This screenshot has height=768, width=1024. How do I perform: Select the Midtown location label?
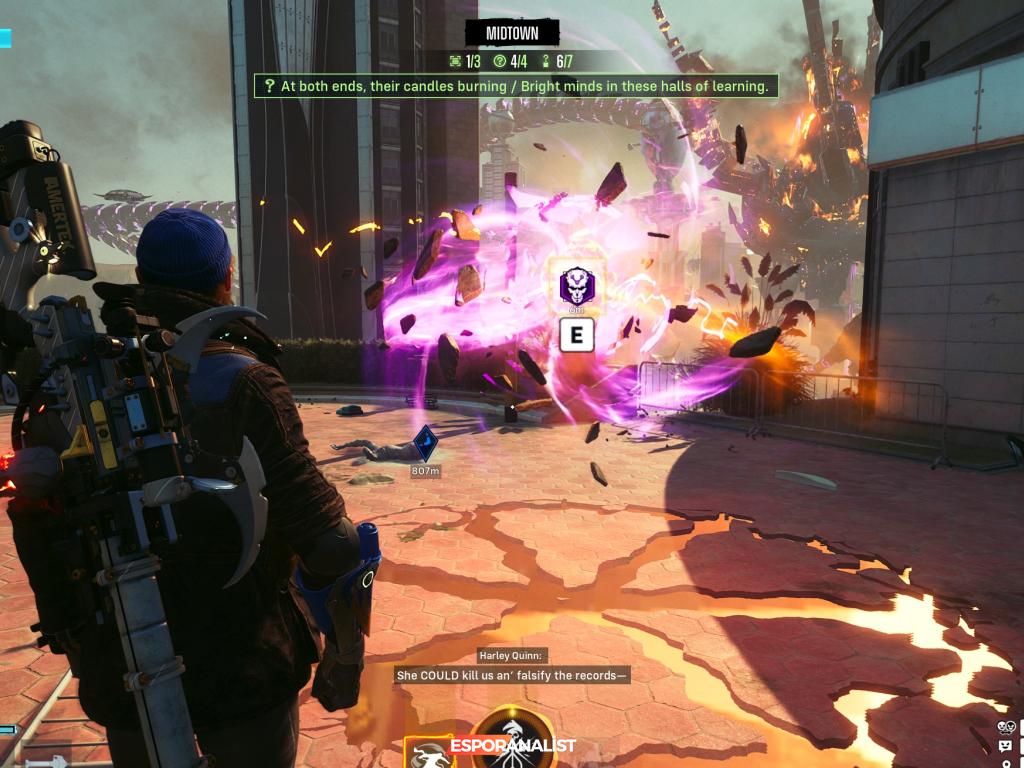tap(512, 33)
